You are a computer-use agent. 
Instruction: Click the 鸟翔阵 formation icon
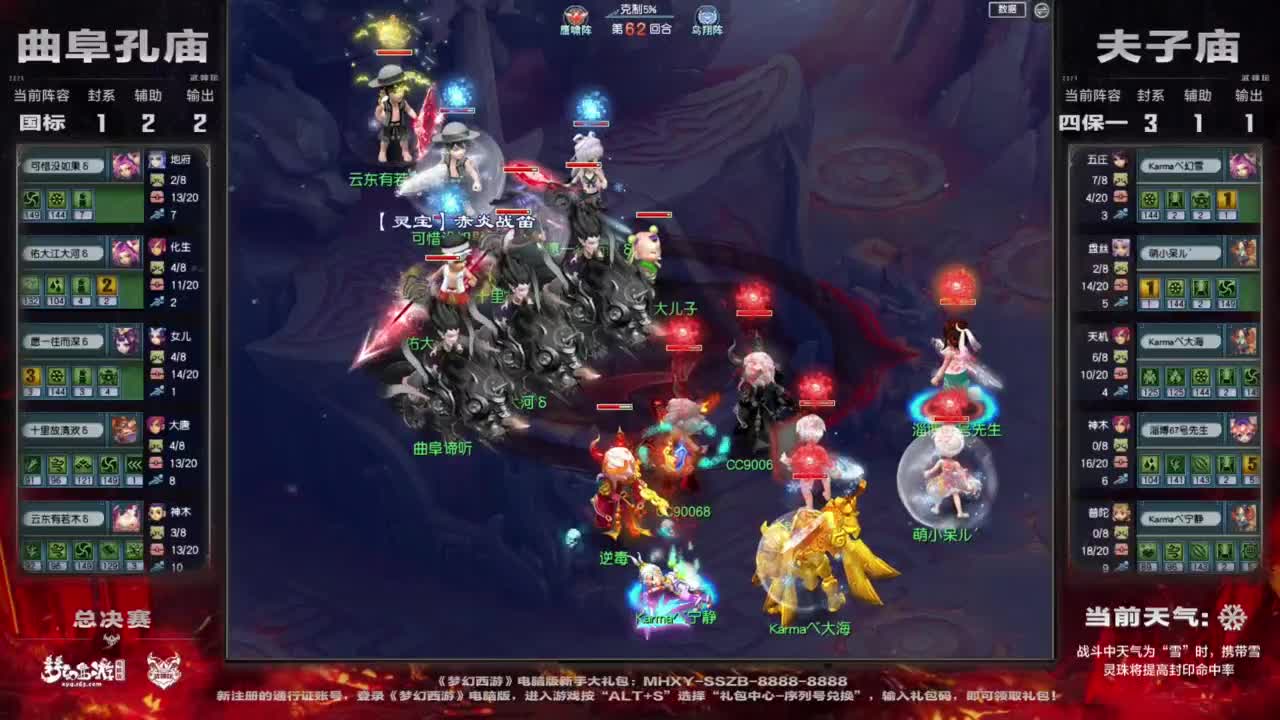click(x=710, y=13)
